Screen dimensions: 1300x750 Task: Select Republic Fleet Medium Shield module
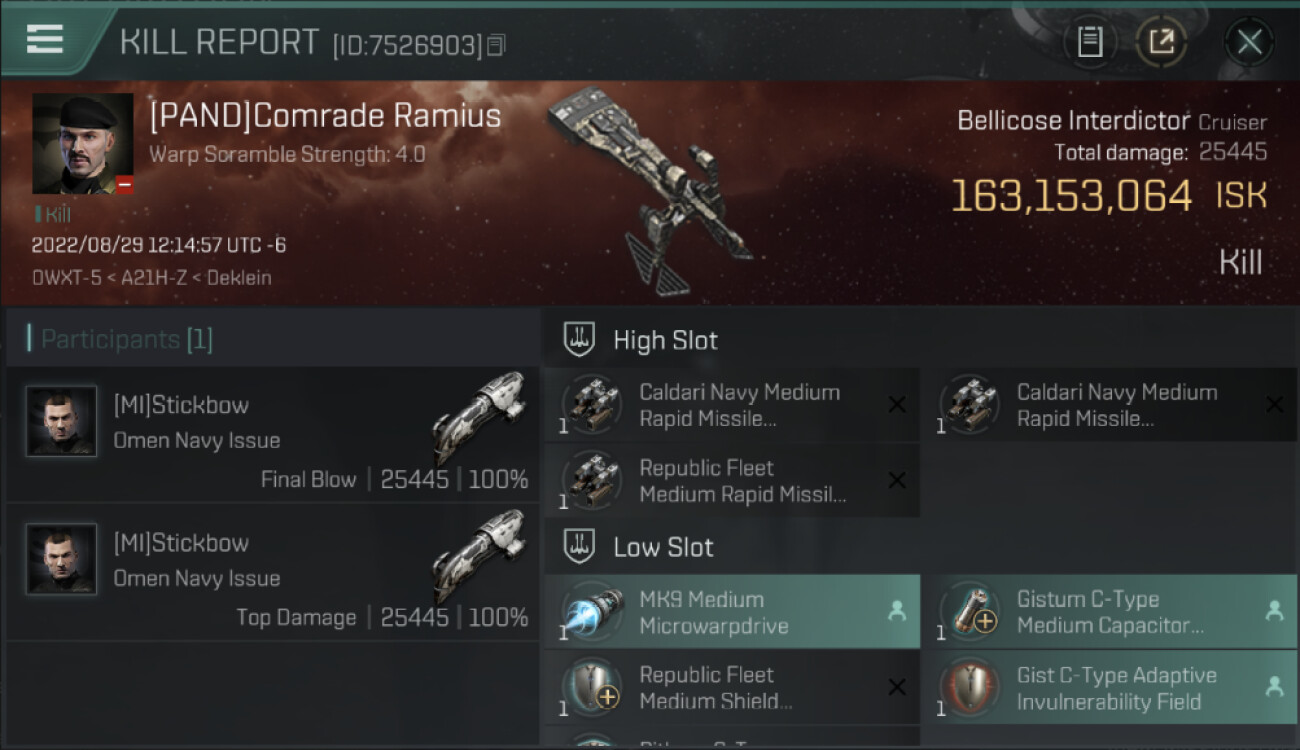[732, 688]
